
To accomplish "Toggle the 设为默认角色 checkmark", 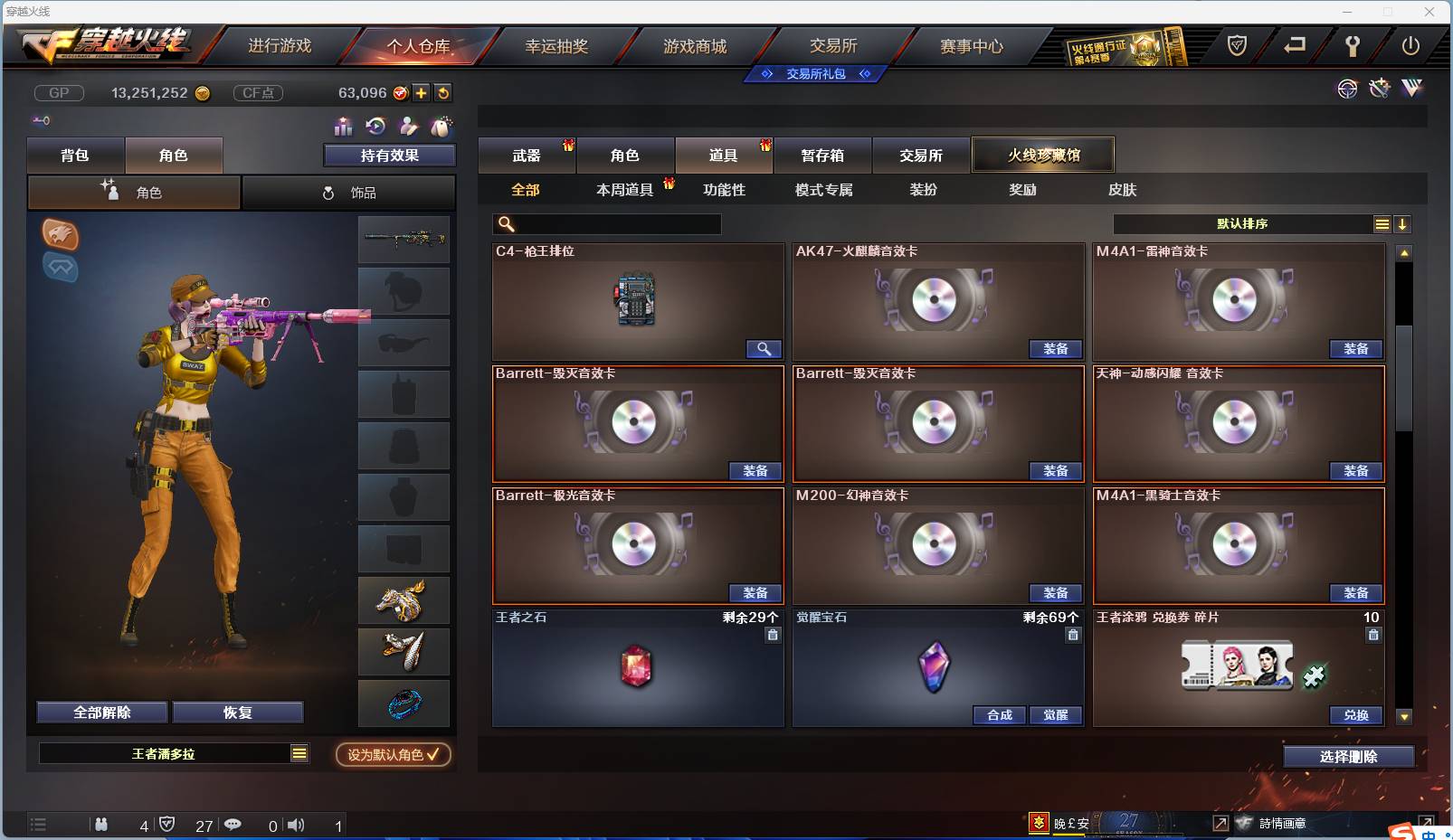I will [433, 756].
